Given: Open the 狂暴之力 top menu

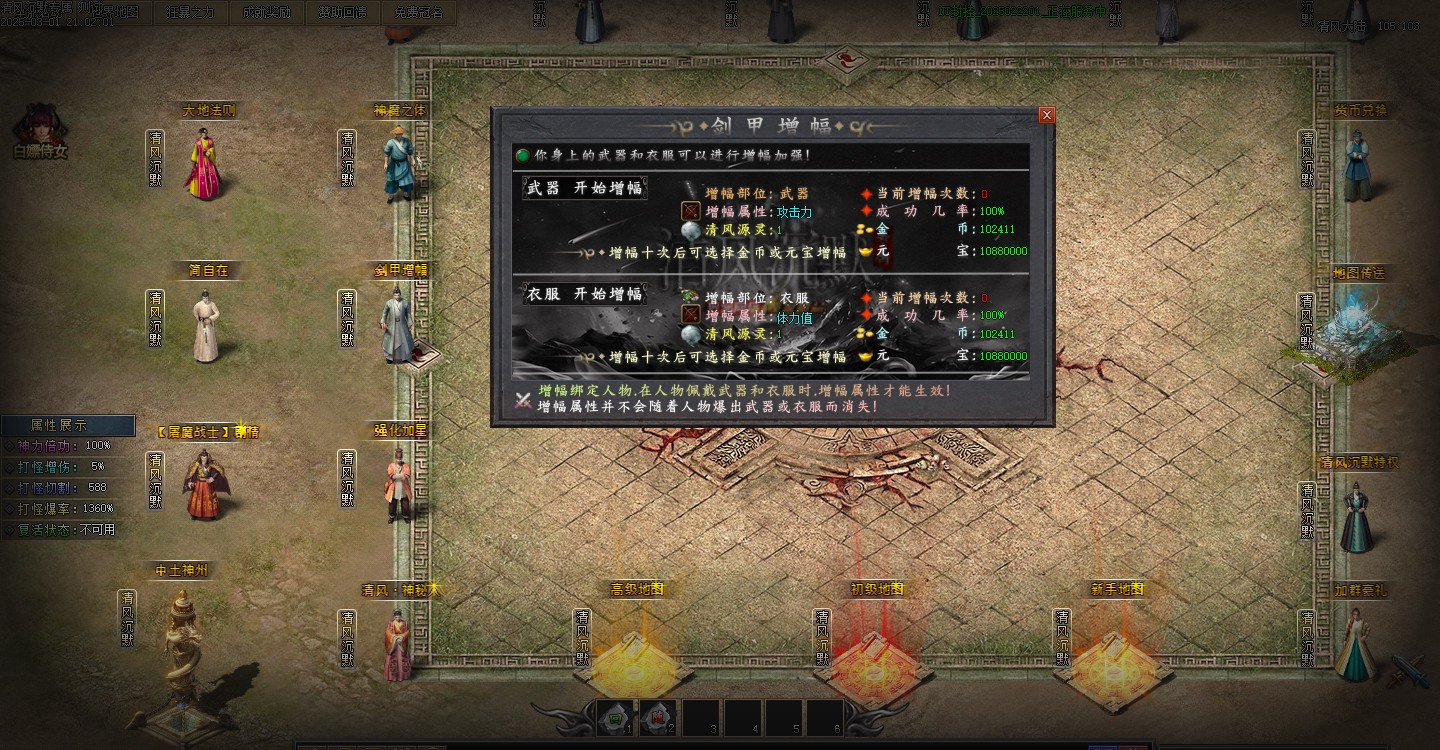Looking at the screenshot, I should point(190,13).
